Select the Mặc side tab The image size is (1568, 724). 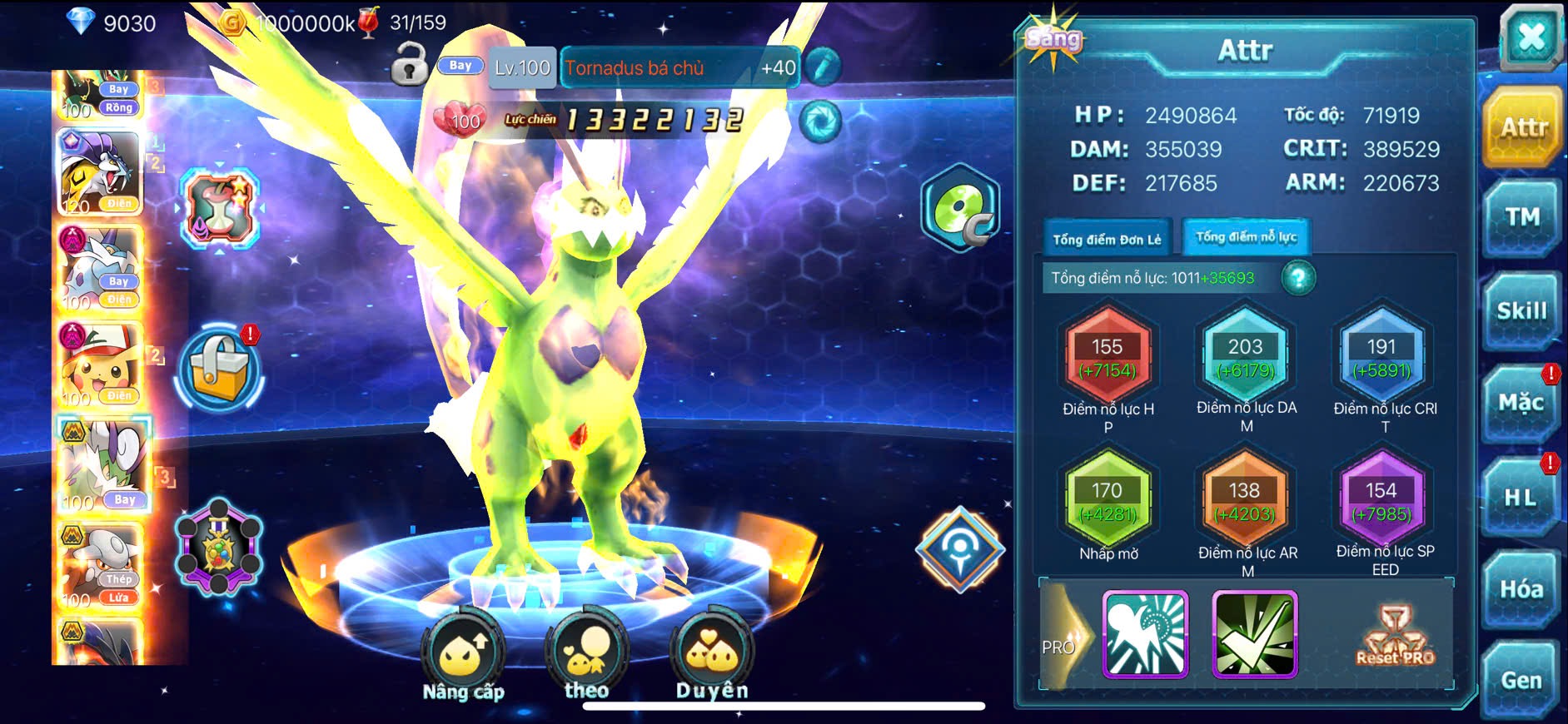click(x=1521, y=404)
